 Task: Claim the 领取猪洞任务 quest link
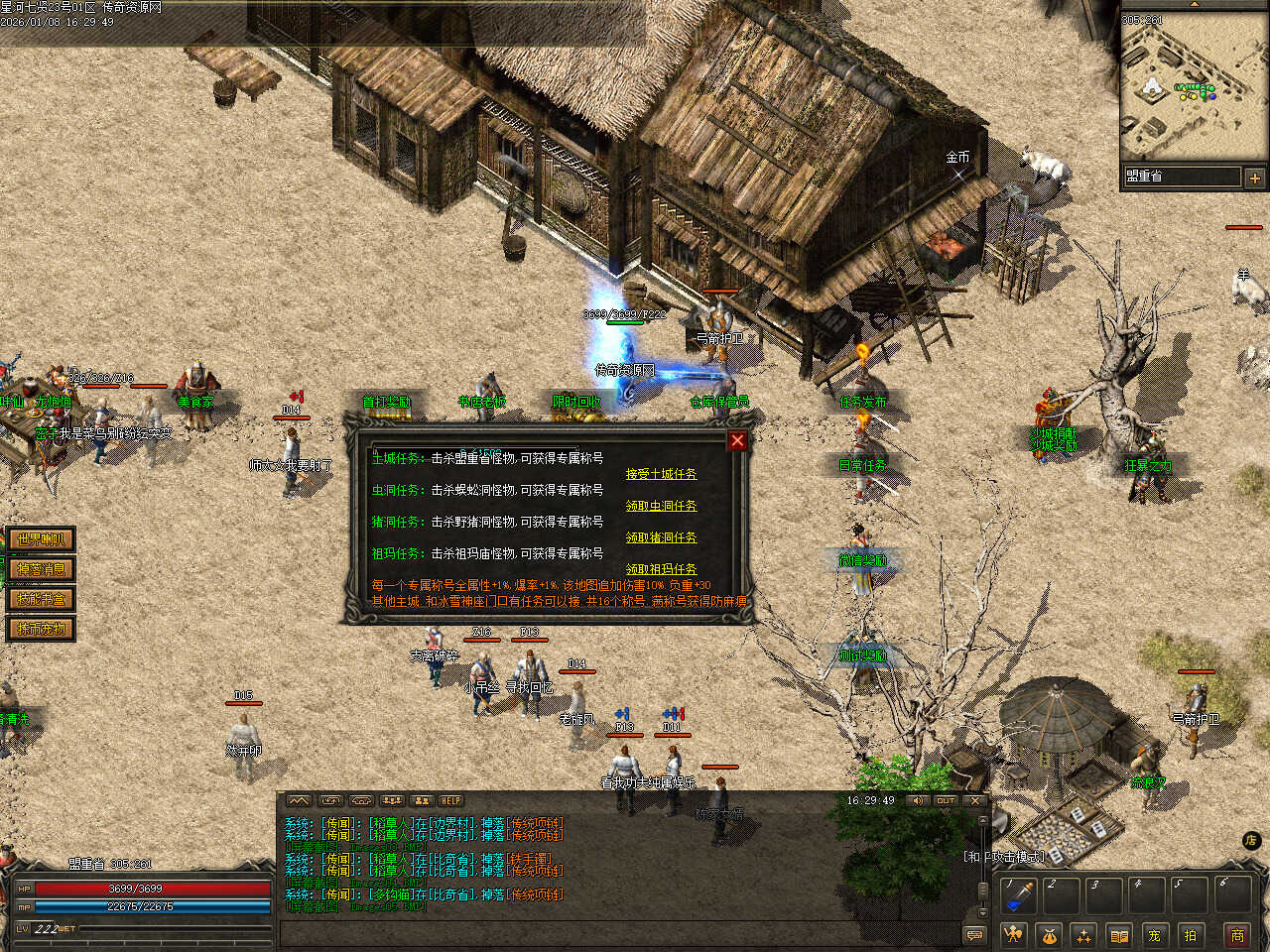coord(661,537)
